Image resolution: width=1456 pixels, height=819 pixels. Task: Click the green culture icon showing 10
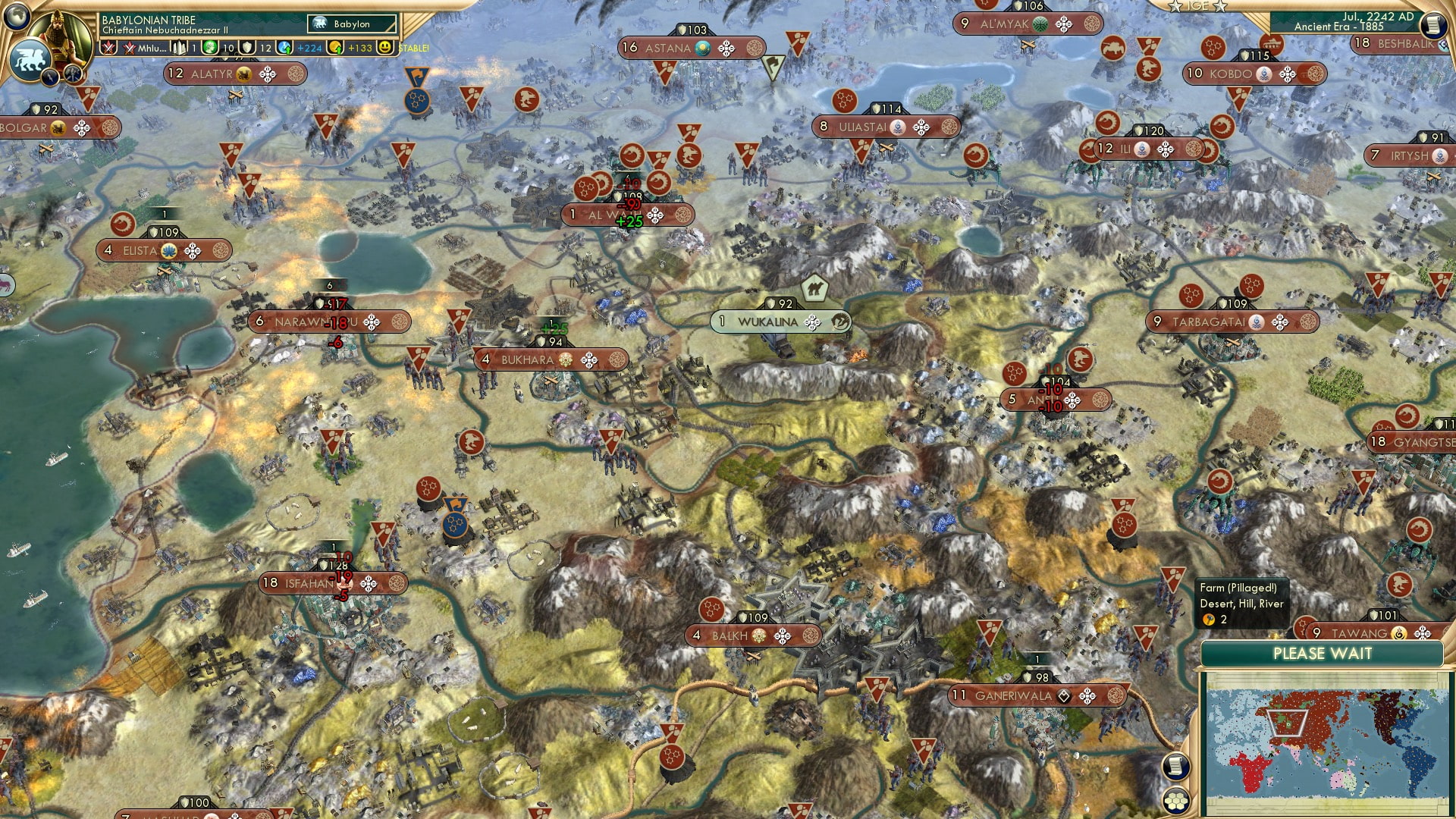tap(209, 48)
